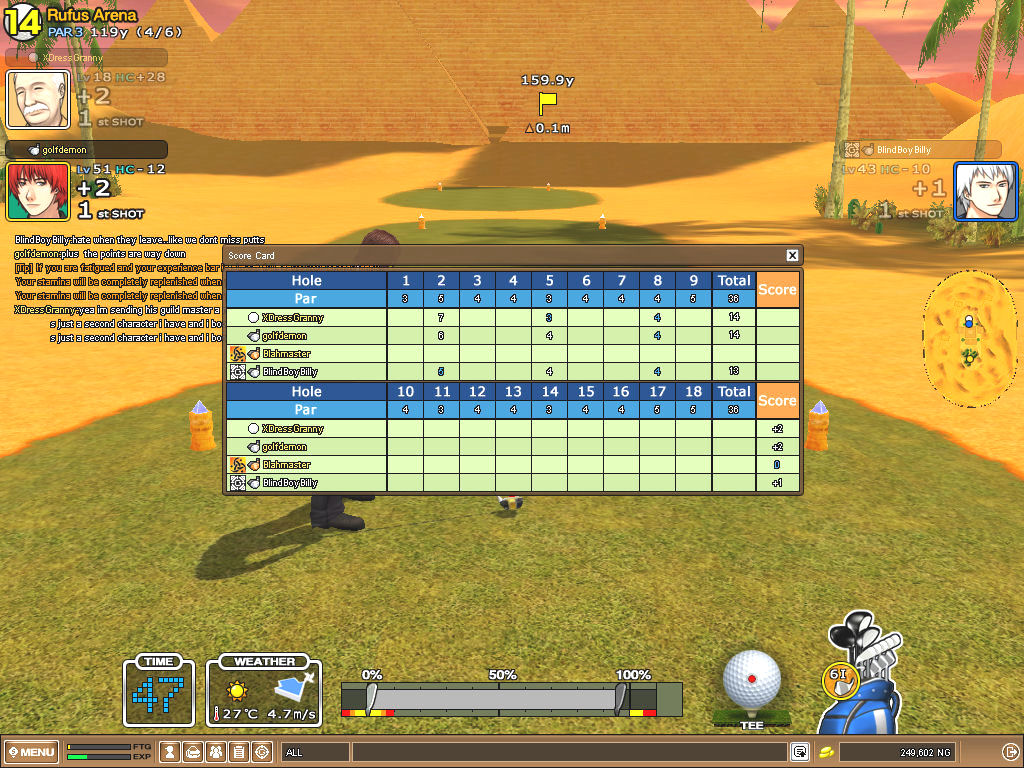
Task: Select XDressGranny's player portrait
Action: click(x=38, y=99)
